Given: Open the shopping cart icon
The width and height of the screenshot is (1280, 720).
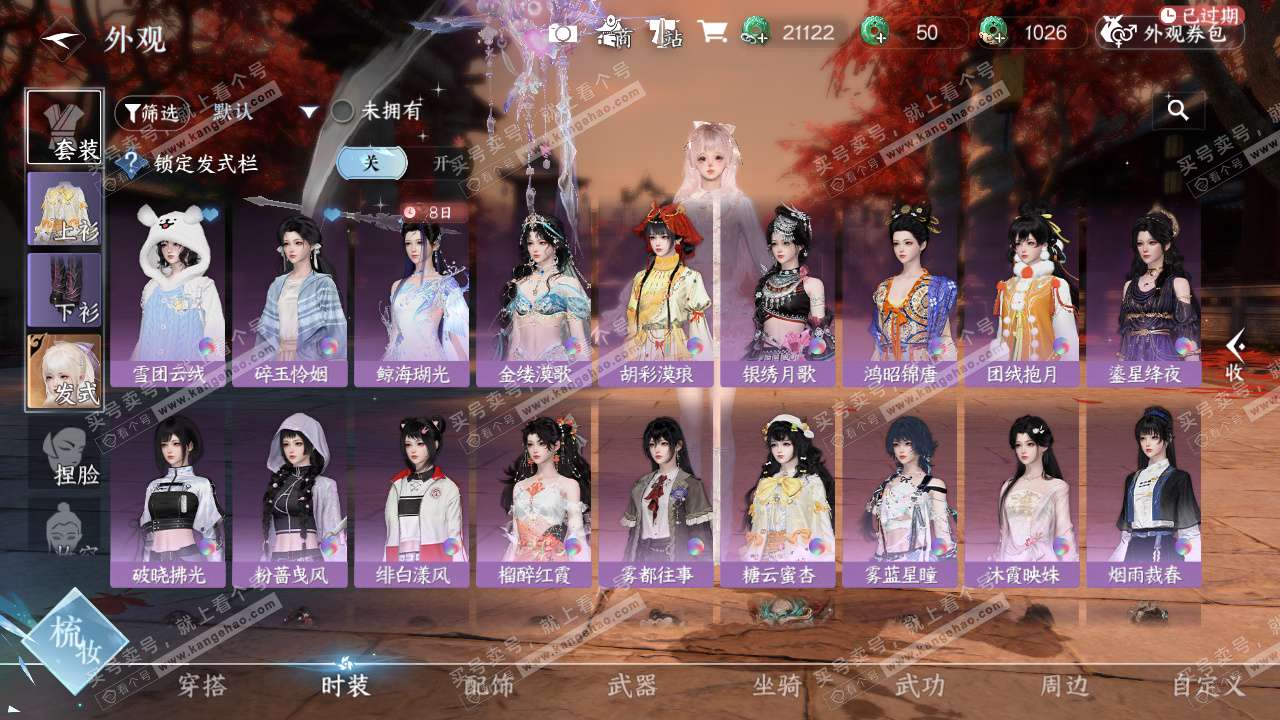Looking at the screenshot, I should pyautogui.click(x=712, y=32).
